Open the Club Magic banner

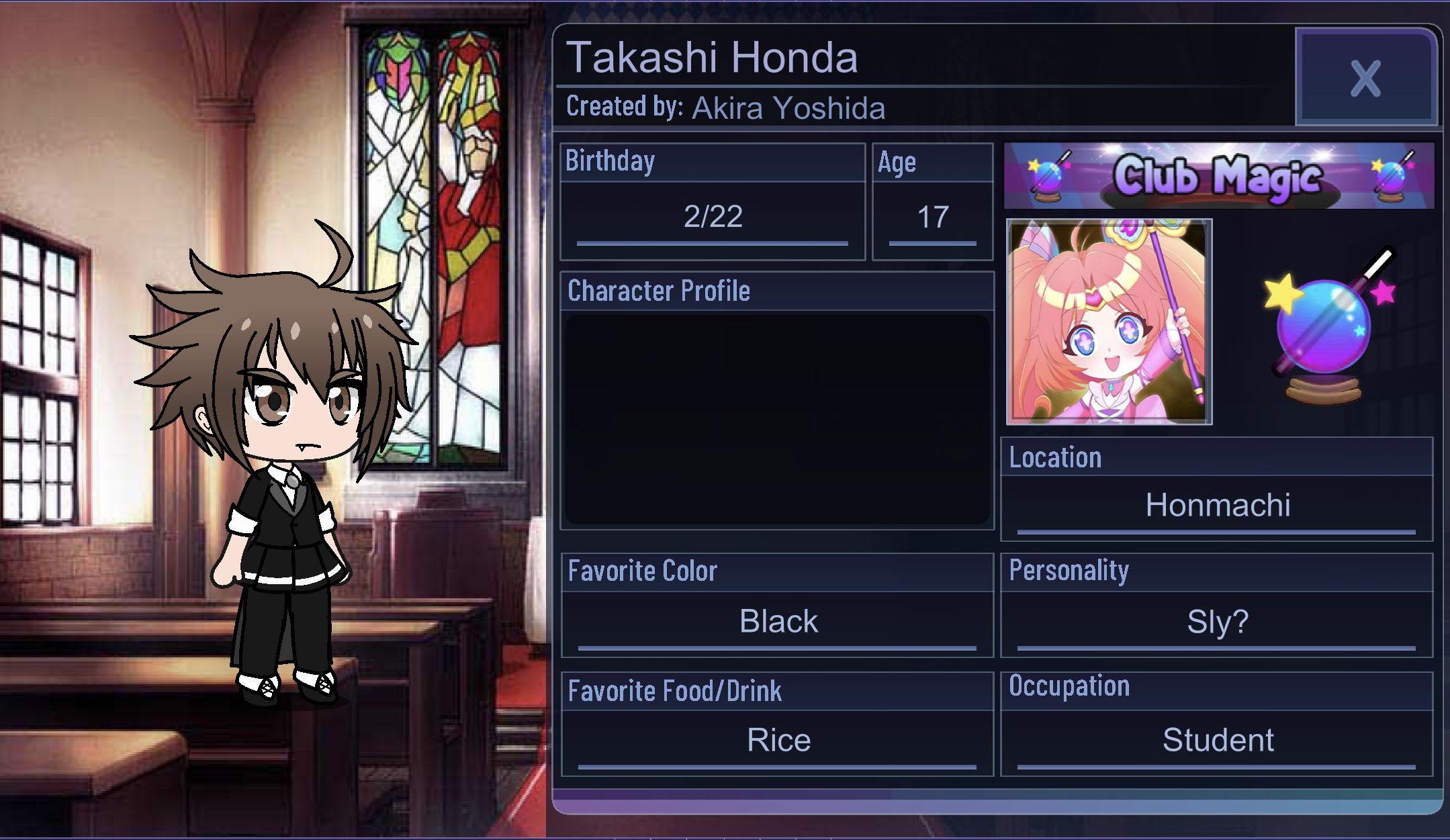pyautogui.click(x=1218, y=176)
